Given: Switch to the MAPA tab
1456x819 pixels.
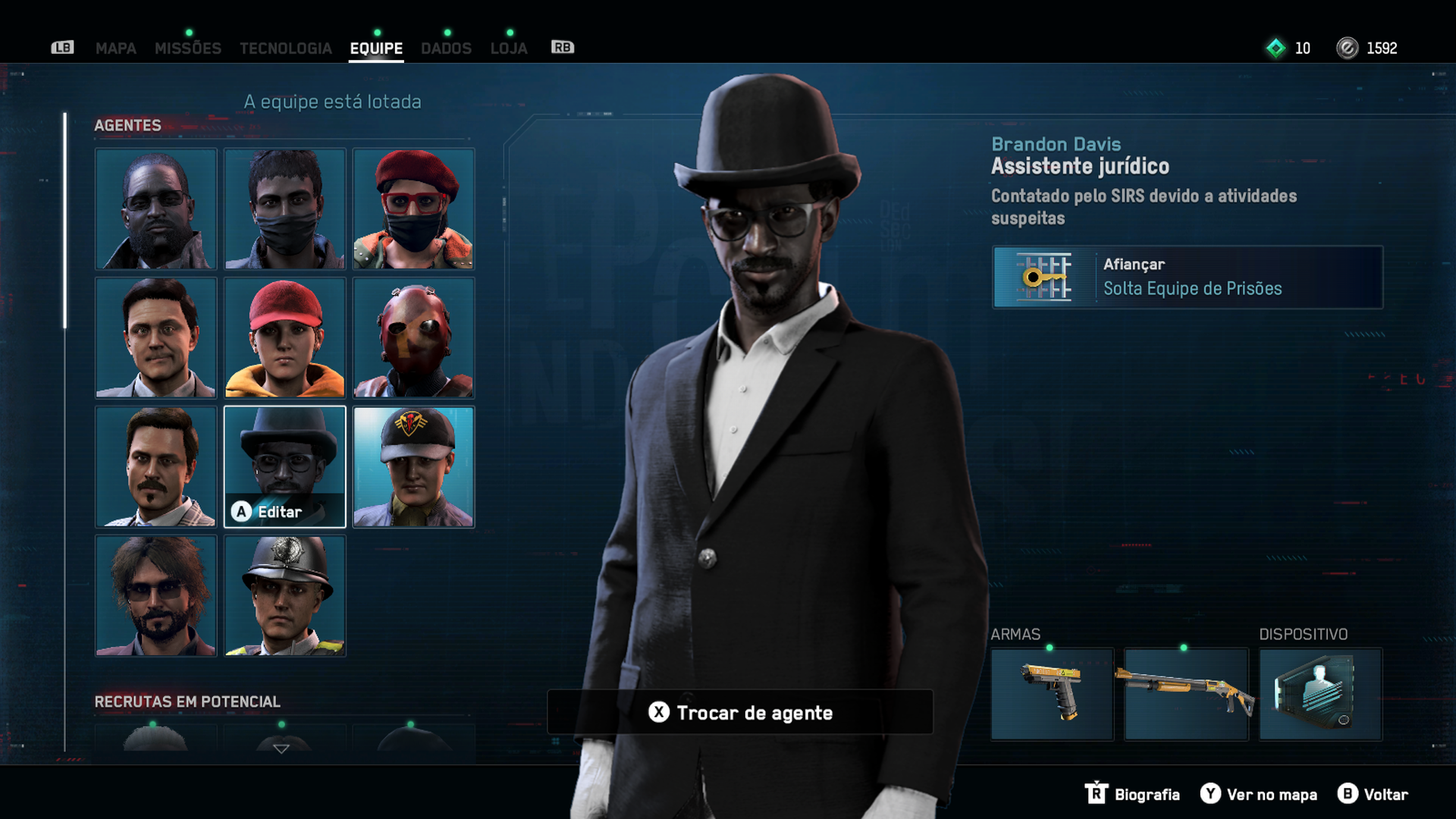Looking at the screenshot, I should [x=115, y=49].
